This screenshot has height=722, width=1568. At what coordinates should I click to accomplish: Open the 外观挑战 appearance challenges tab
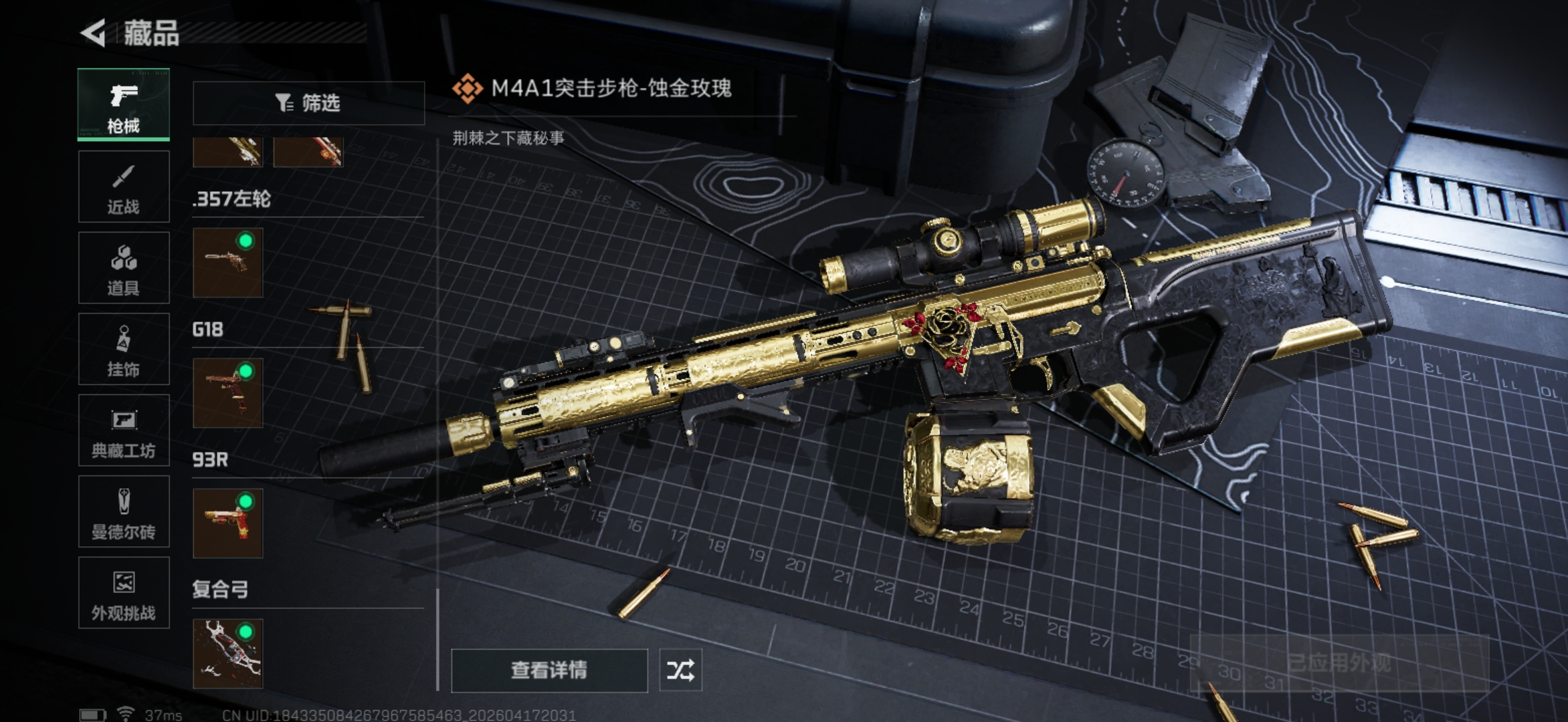(x=124, y=593)
